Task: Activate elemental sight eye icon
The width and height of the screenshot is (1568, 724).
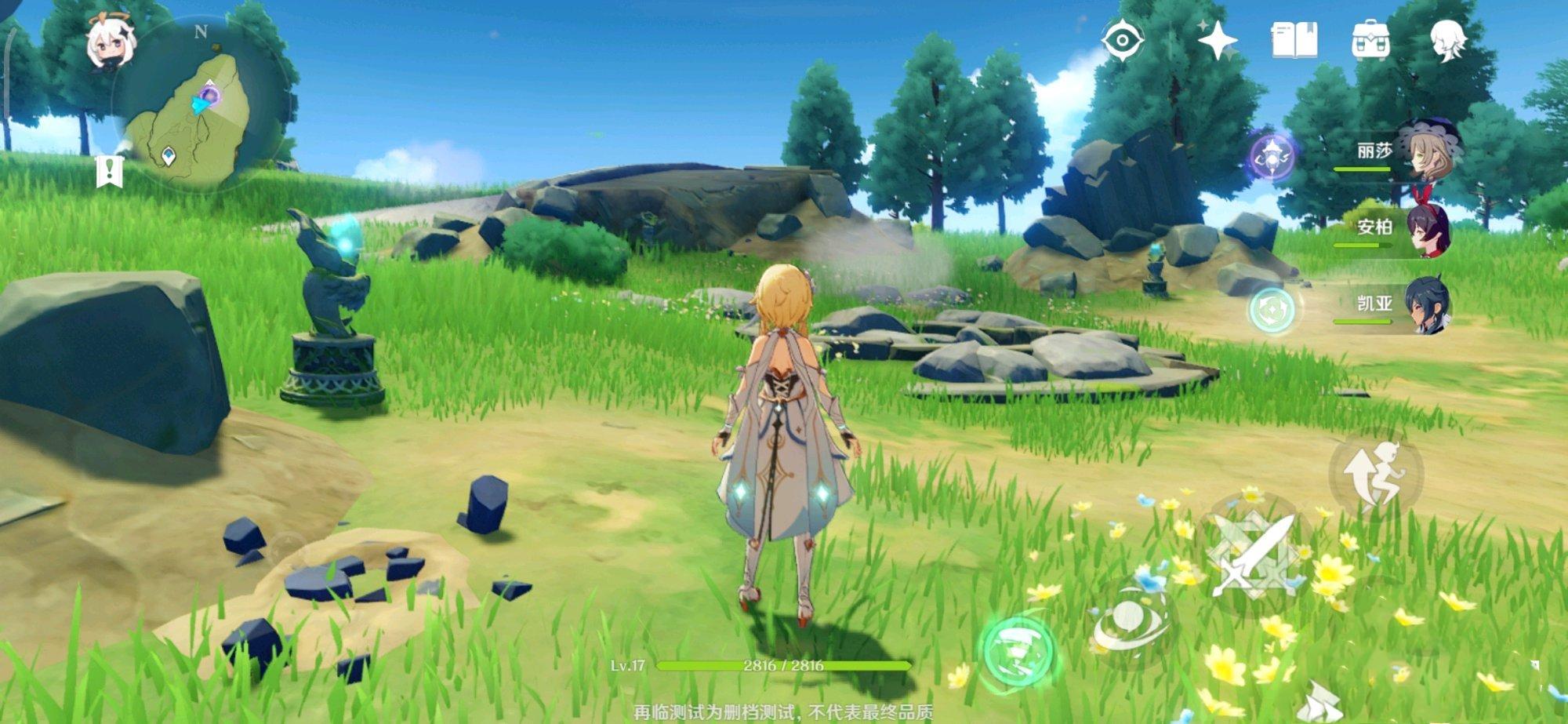Action: [x=1122, y=40]
